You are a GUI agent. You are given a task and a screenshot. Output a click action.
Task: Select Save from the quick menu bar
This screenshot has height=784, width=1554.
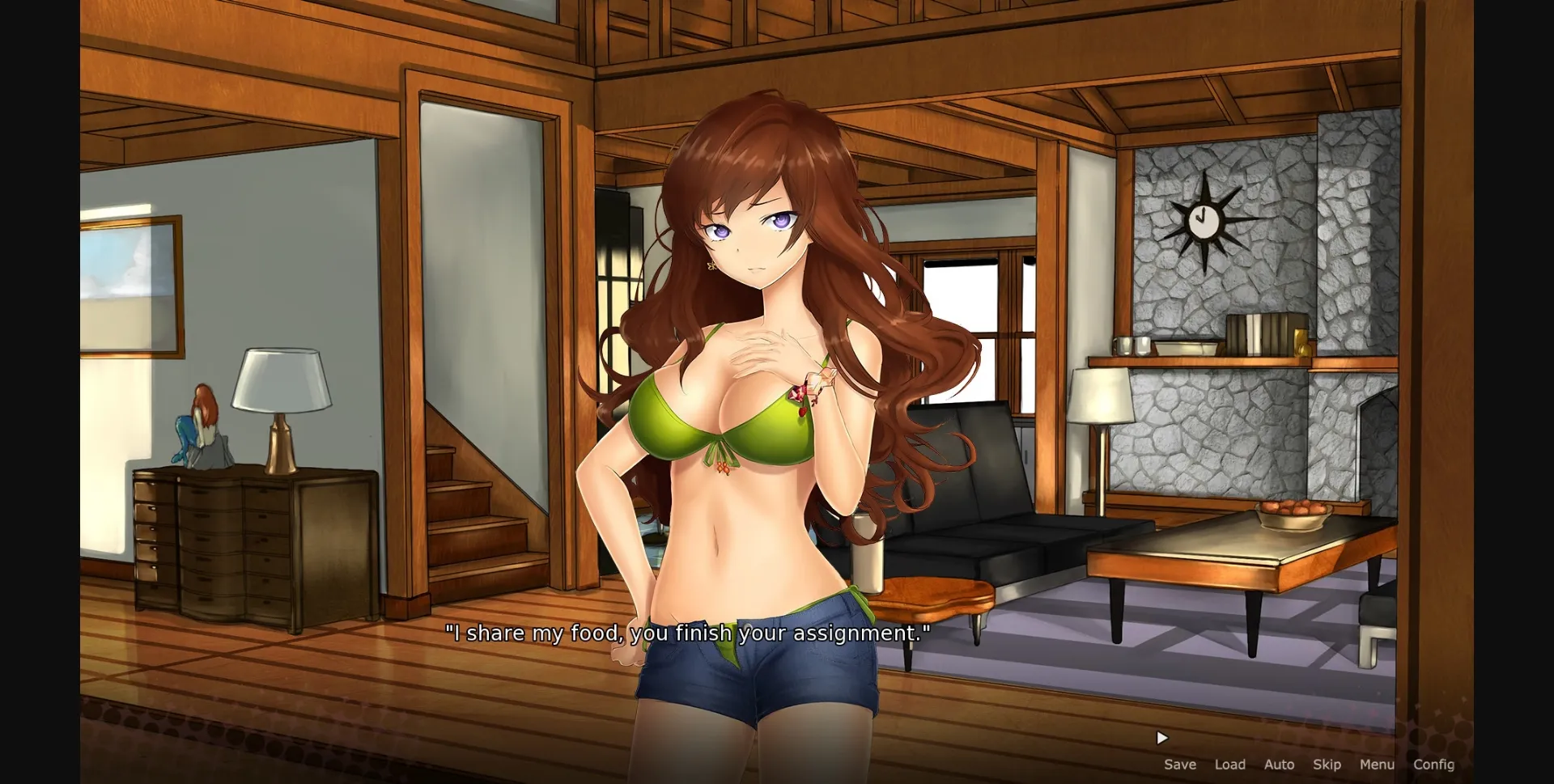coord(1180,764)
